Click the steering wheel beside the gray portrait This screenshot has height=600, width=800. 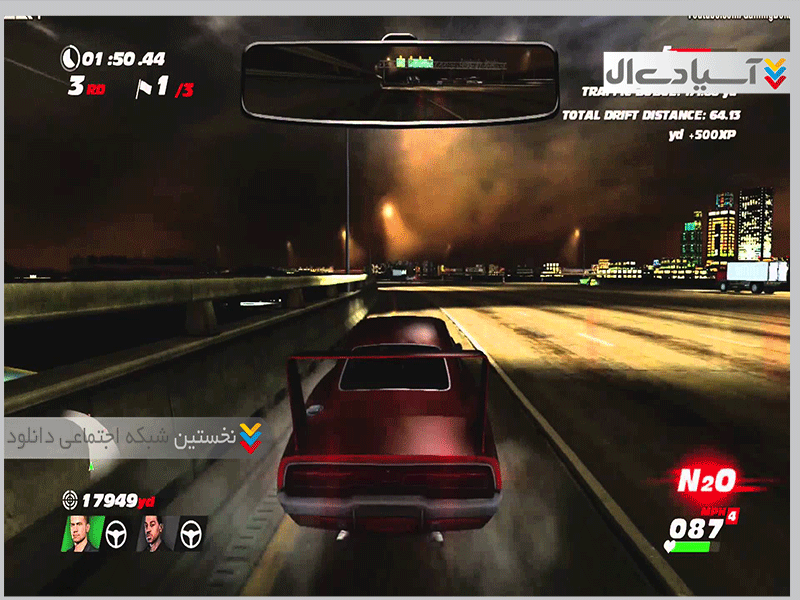pyautogui.click(x=191, y=535)
